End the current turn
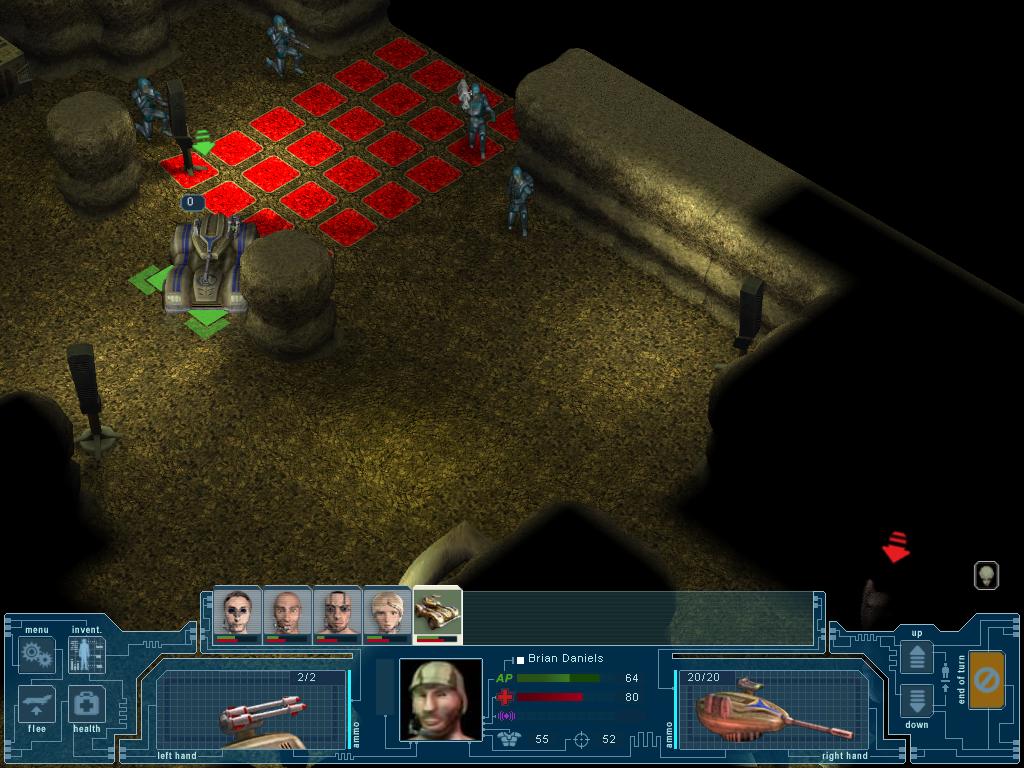 986,680
